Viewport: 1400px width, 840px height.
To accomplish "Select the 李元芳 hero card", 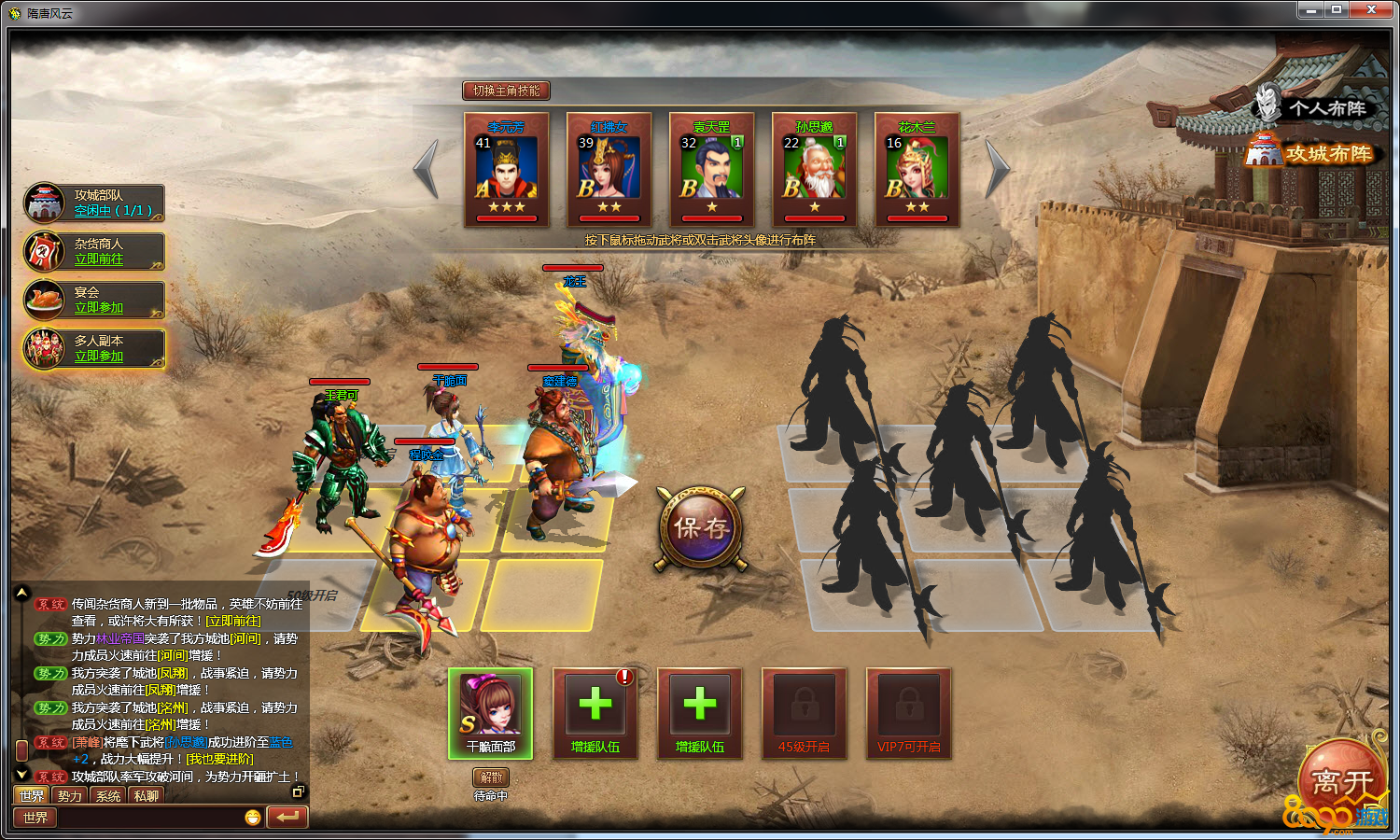I will (507, 171).
